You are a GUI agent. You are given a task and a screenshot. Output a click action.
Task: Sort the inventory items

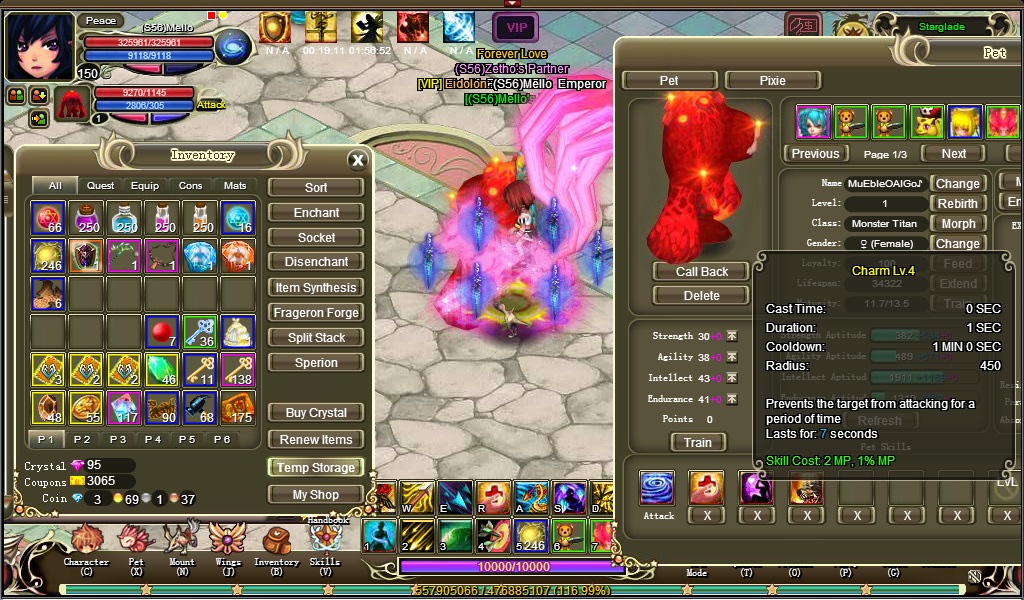pos(316,188)
